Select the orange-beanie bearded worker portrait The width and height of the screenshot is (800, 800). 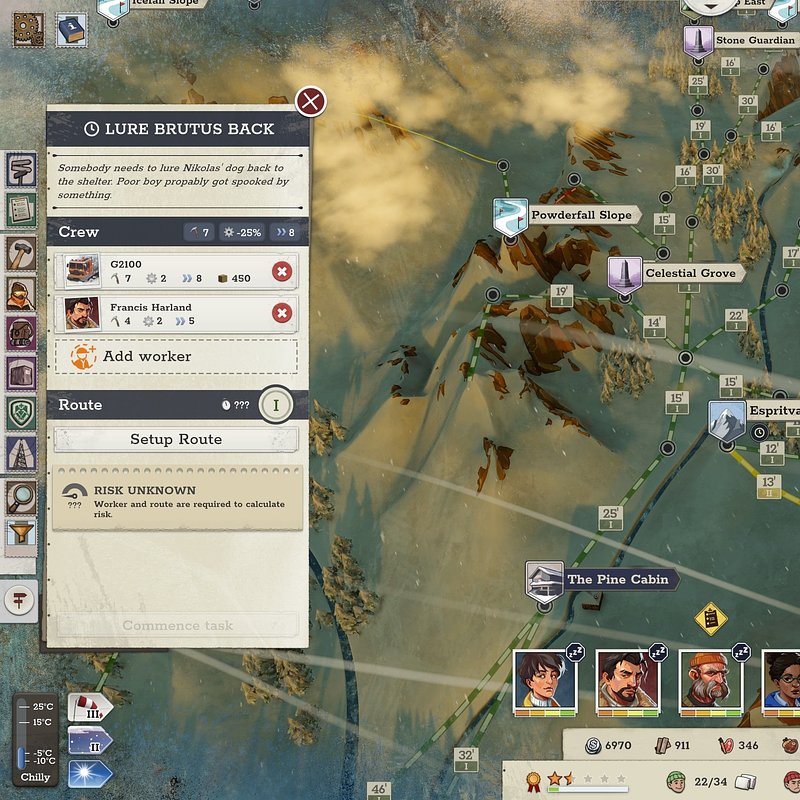pyautogui.click(x=711, y=682)
